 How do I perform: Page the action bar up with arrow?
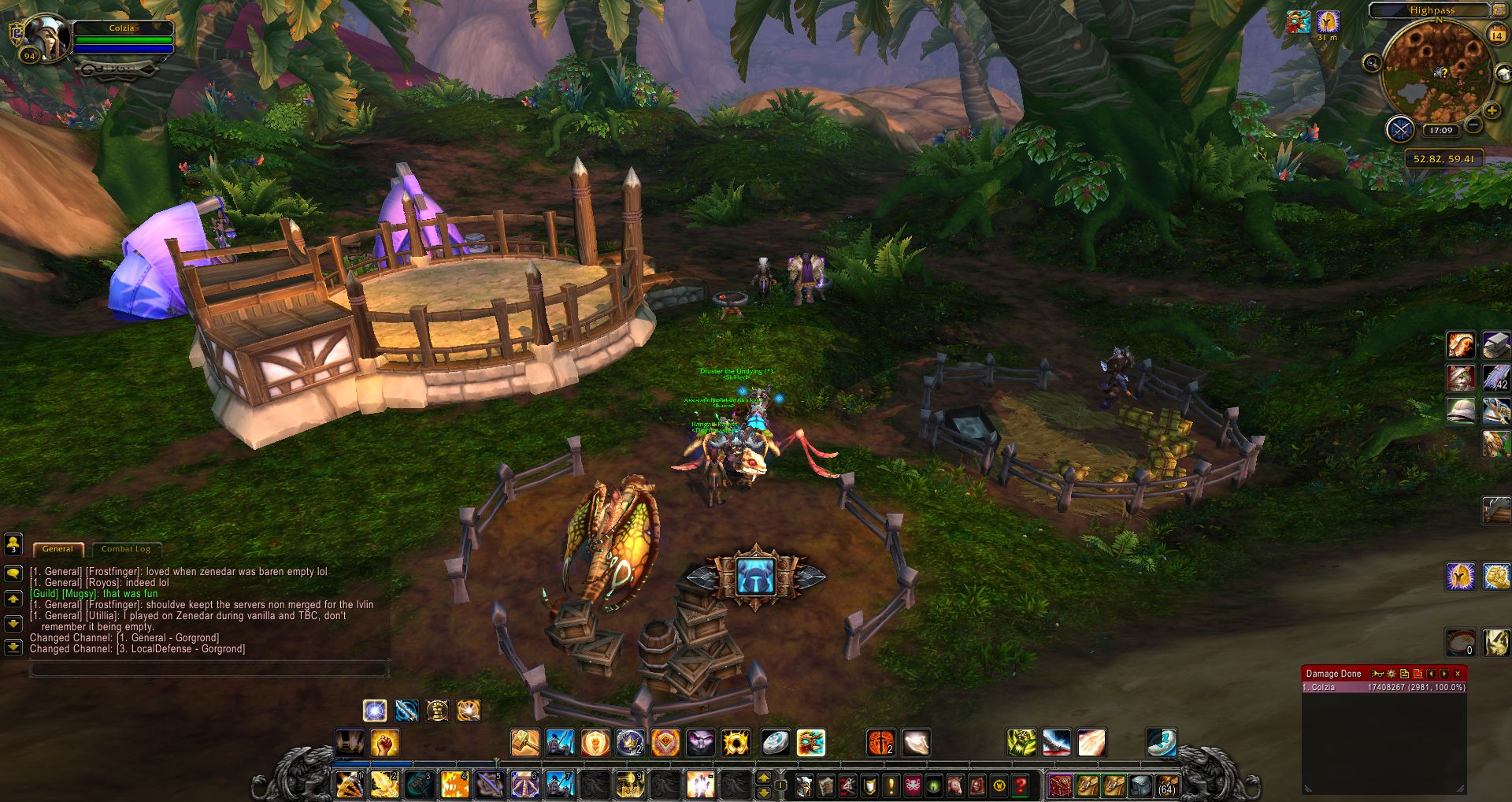763,778
